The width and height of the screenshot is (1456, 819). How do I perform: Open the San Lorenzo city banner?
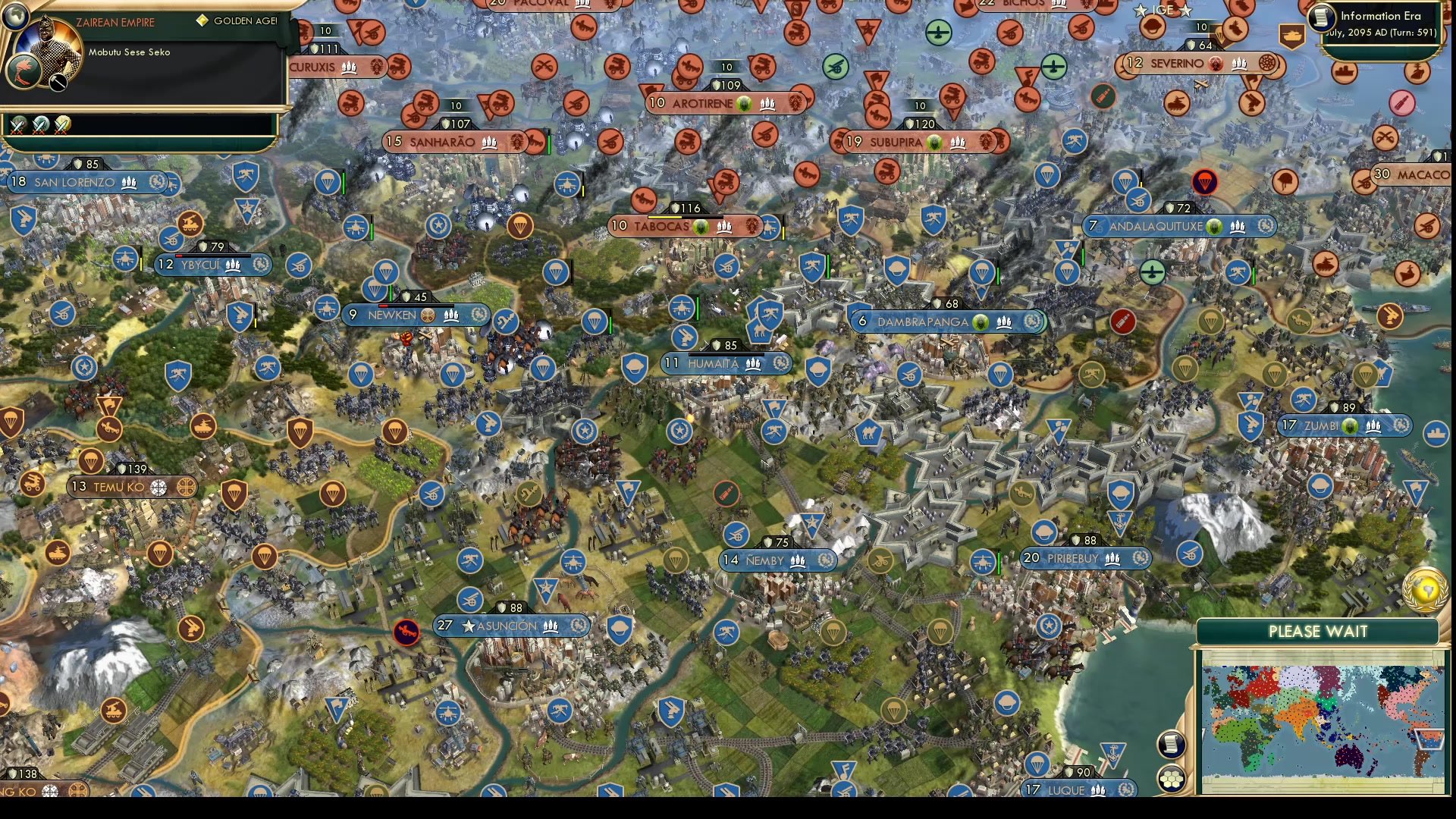[x=76, y=182]
